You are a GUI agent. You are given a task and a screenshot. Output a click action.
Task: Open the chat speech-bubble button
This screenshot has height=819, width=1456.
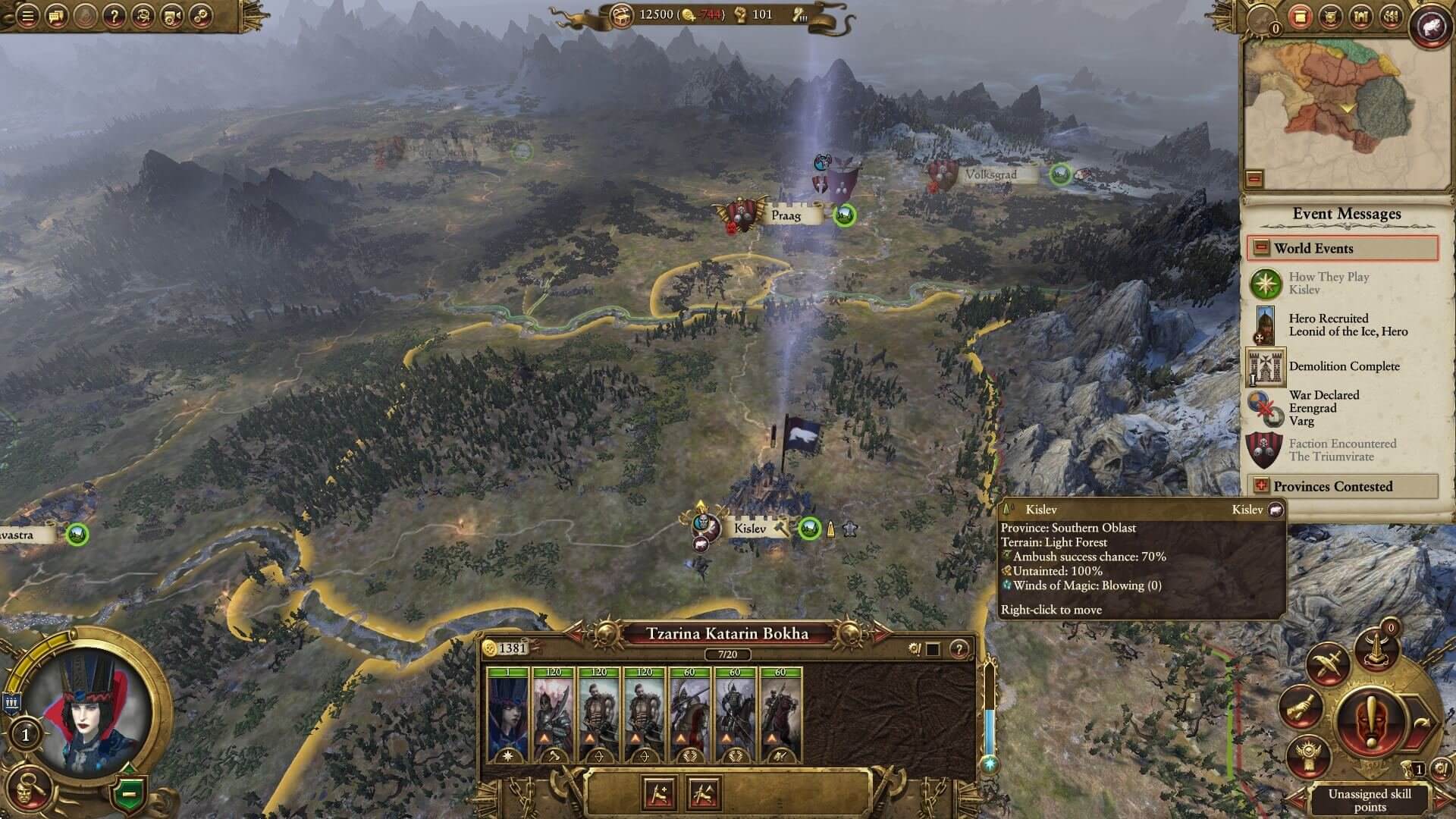pos(57,15)
